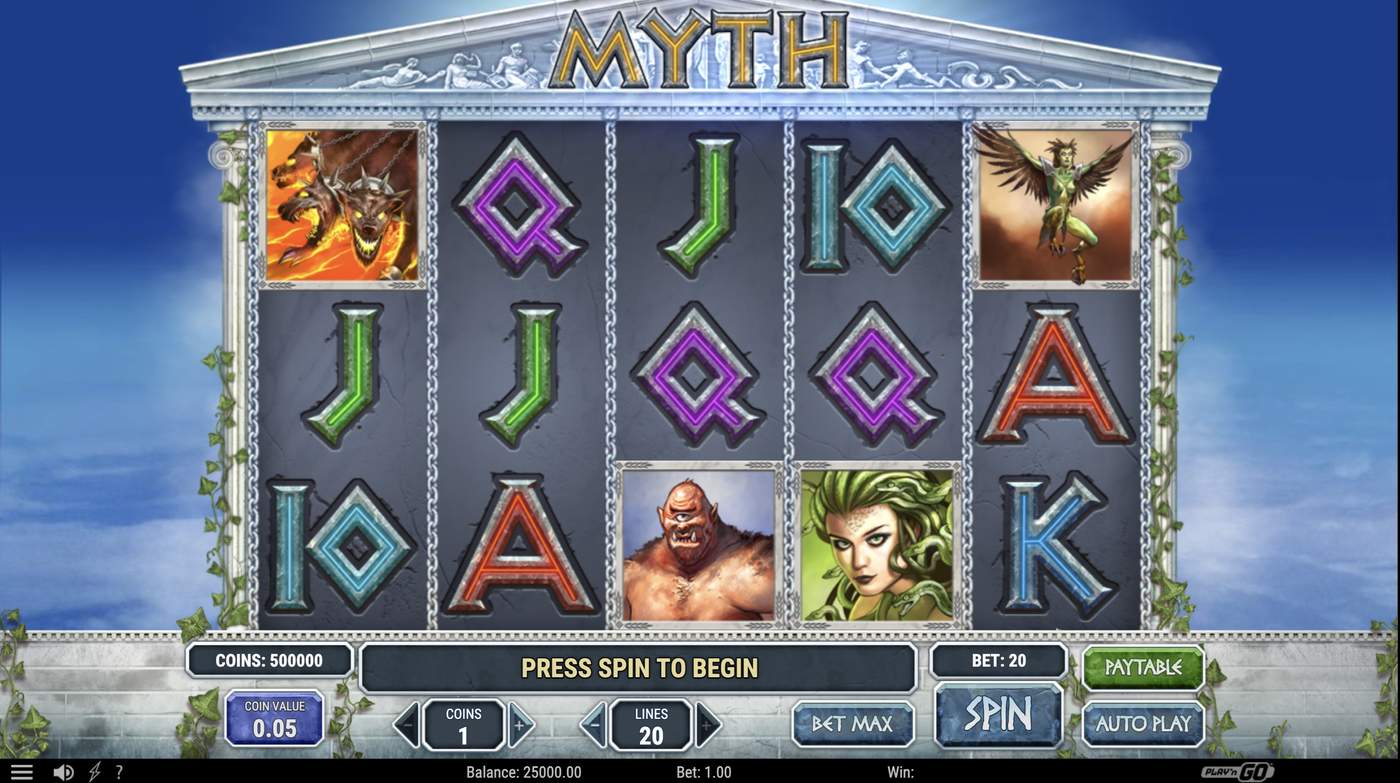Open the Paytable
The image size is (1400, 783).
[x=1143, y=668]
